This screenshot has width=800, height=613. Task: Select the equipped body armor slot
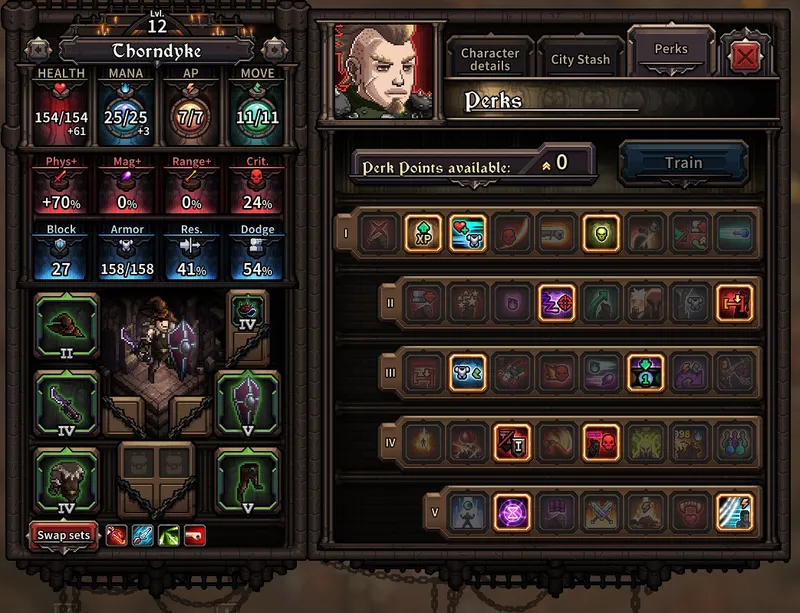[66, 480]
